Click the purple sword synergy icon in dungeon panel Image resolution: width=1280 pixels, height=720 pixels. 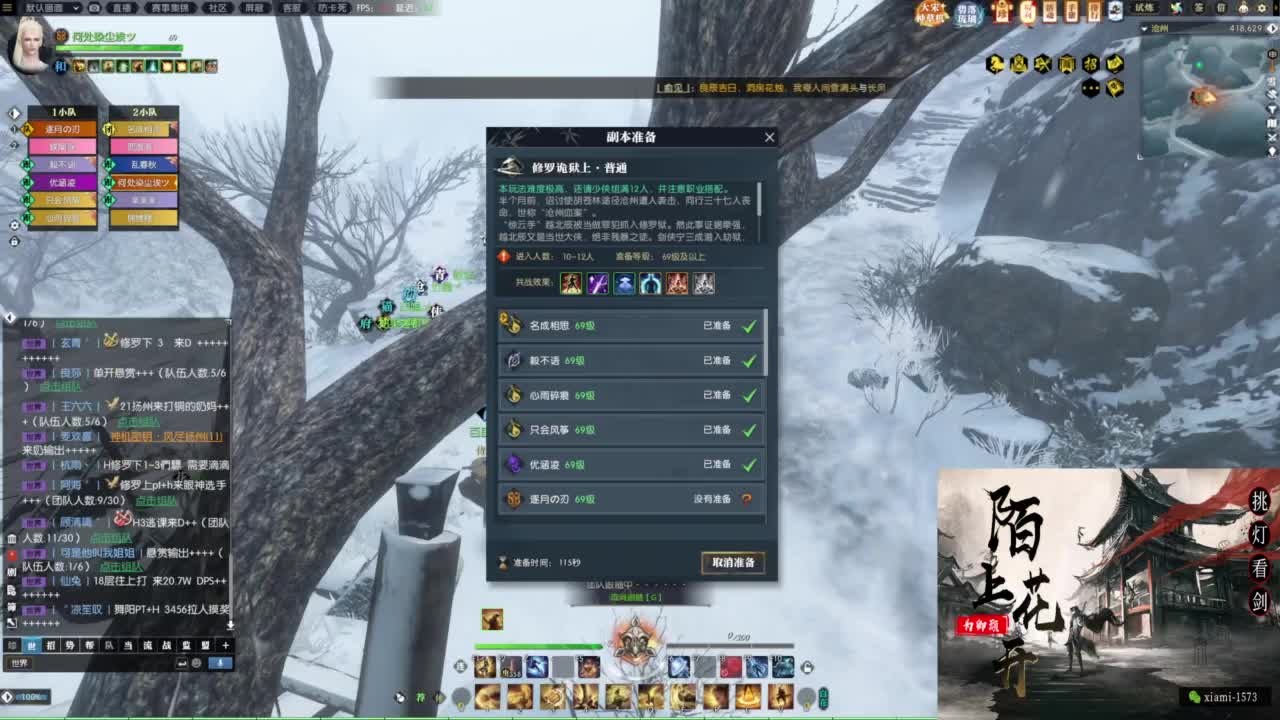click(x=597, y=284)
